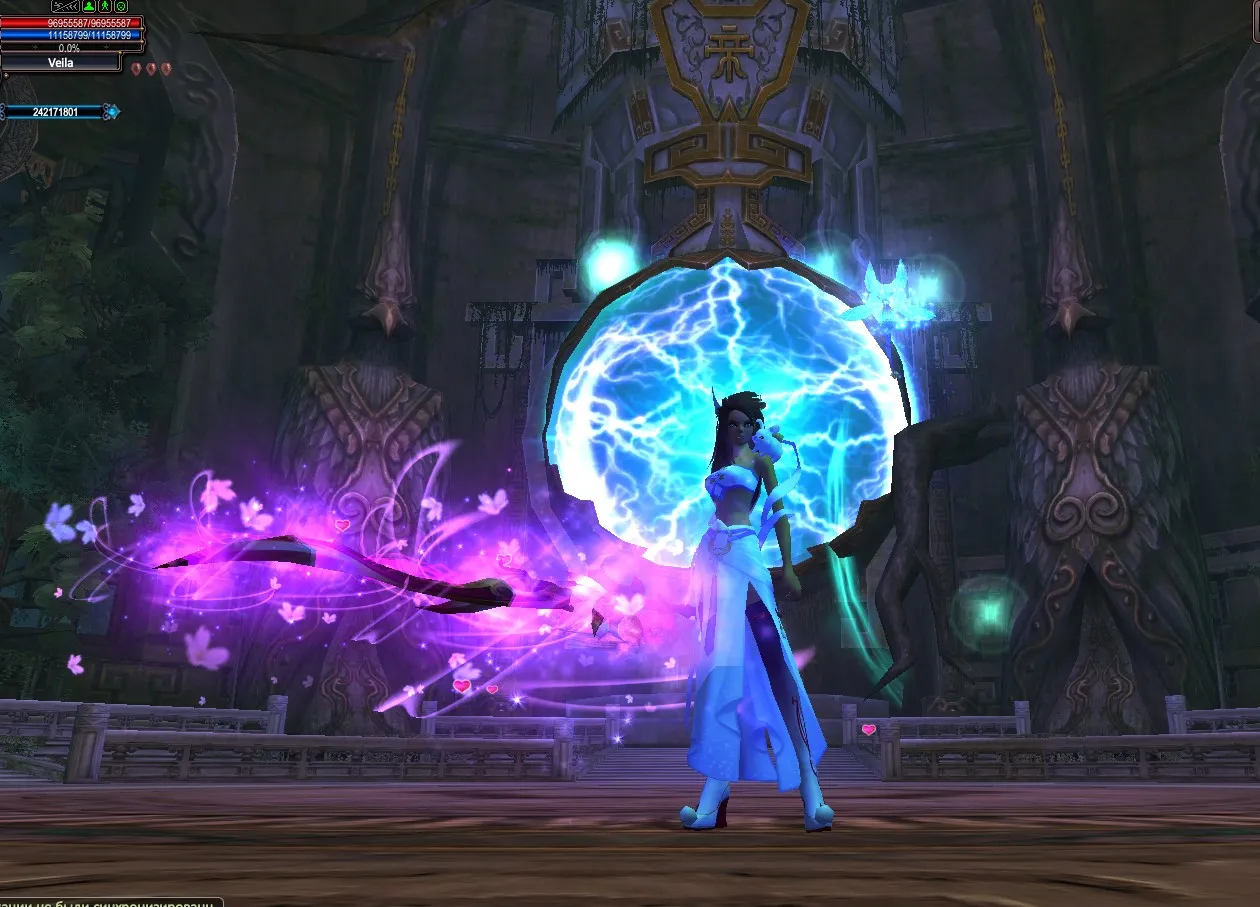The image size is (1260, 907).
Task: Open the chat message bar
Action: tap(108, 902)
